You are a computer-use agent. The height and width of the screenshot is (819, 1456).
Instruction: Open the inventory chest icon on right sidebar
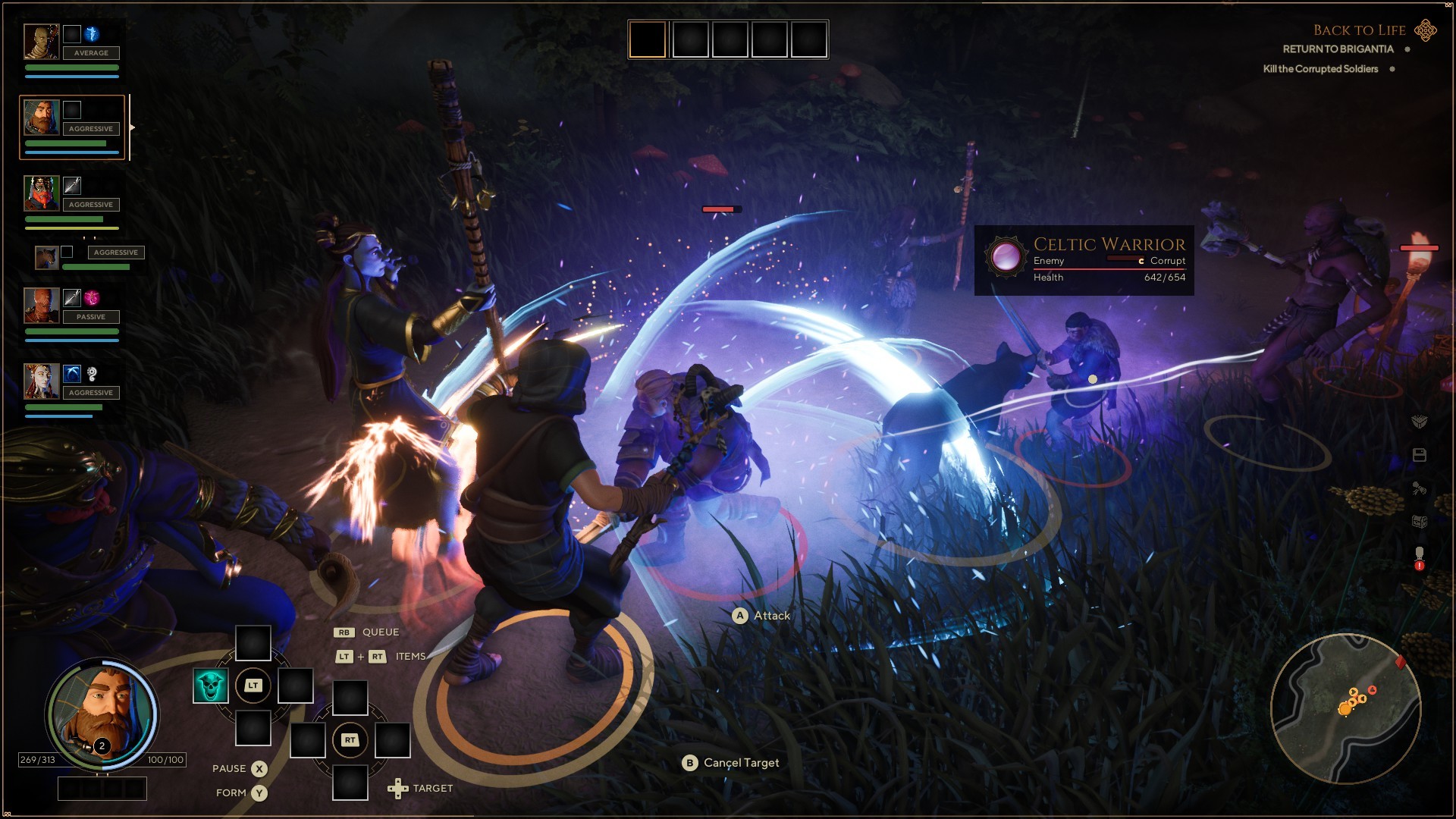(x=1420, y=521)
